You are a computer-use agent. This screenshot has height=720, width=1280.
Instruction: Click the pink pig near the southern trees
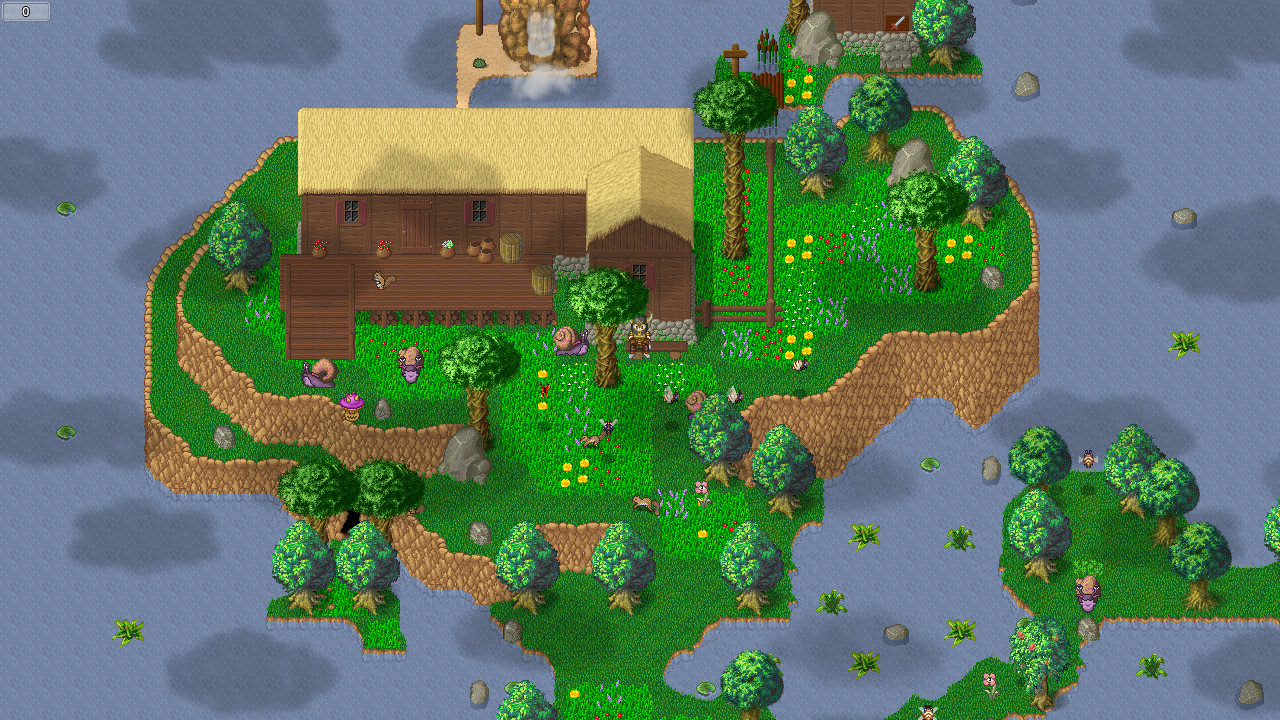point(703,487)
